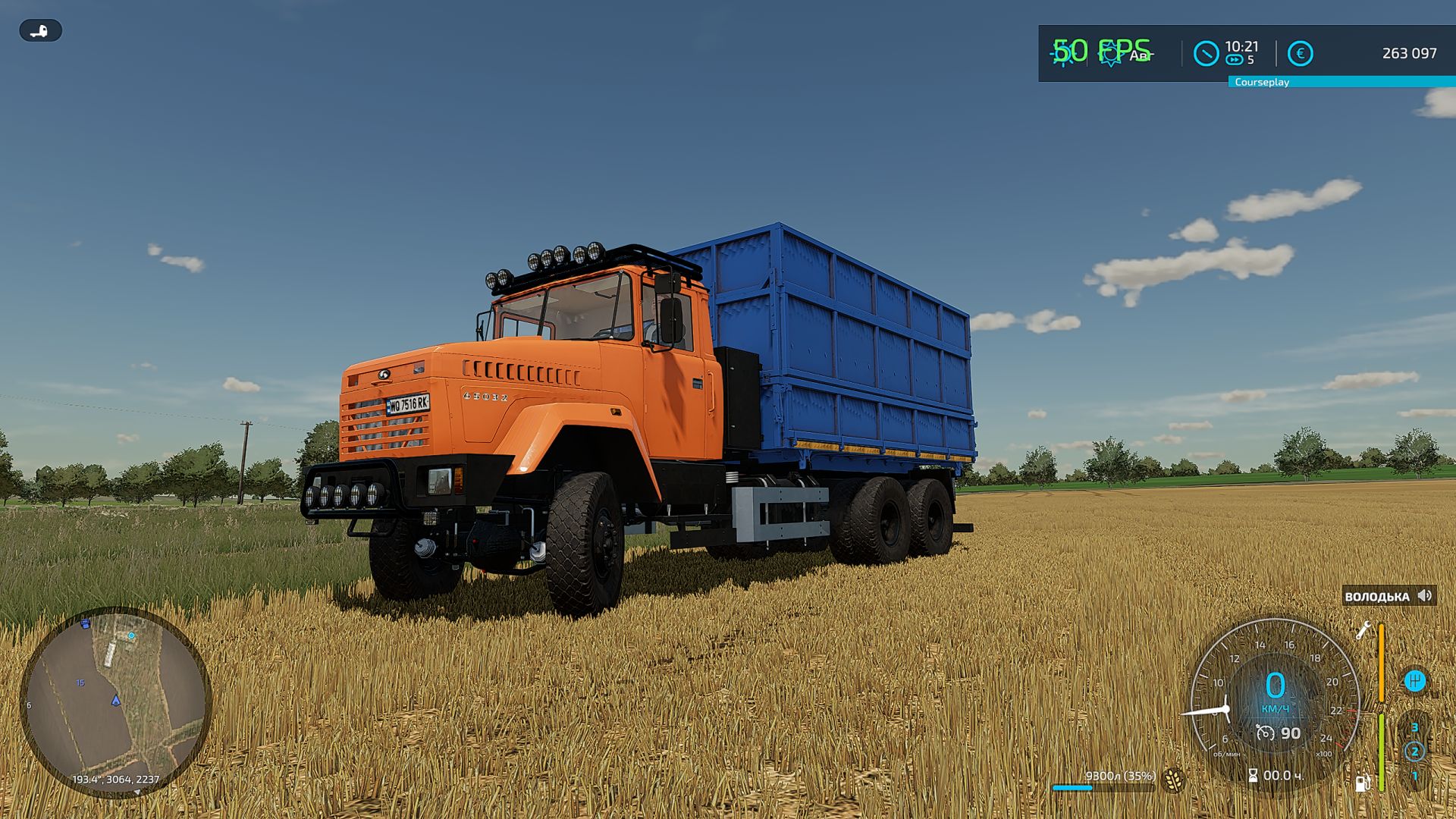Viewport: 1456px width, 819px height.
Task: Click the fast-forward time scale icon
Action: [1234, 61]
